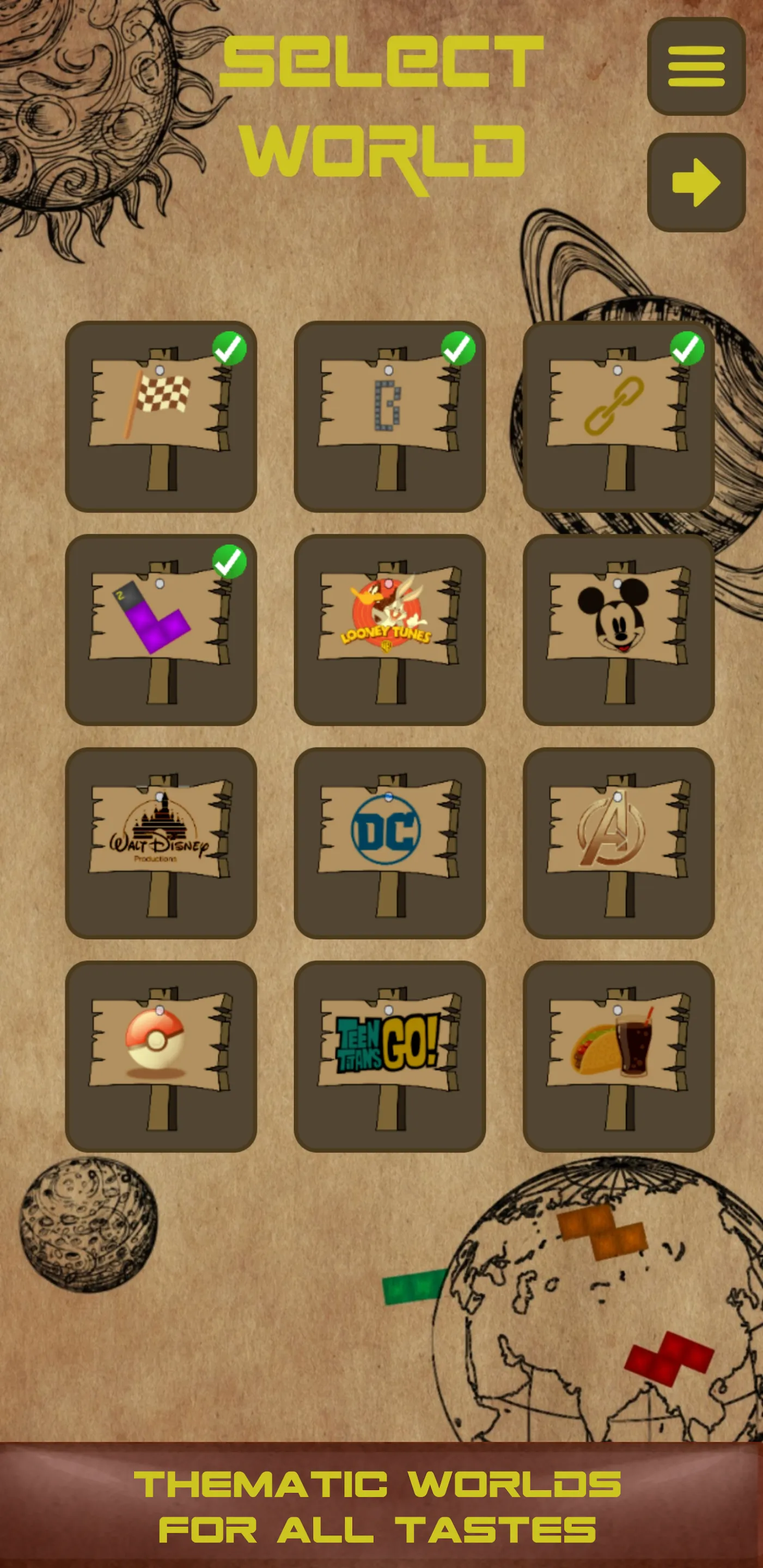Open the Mickey Mouse world
The image size is (763, 1568).
coord(618,629)
